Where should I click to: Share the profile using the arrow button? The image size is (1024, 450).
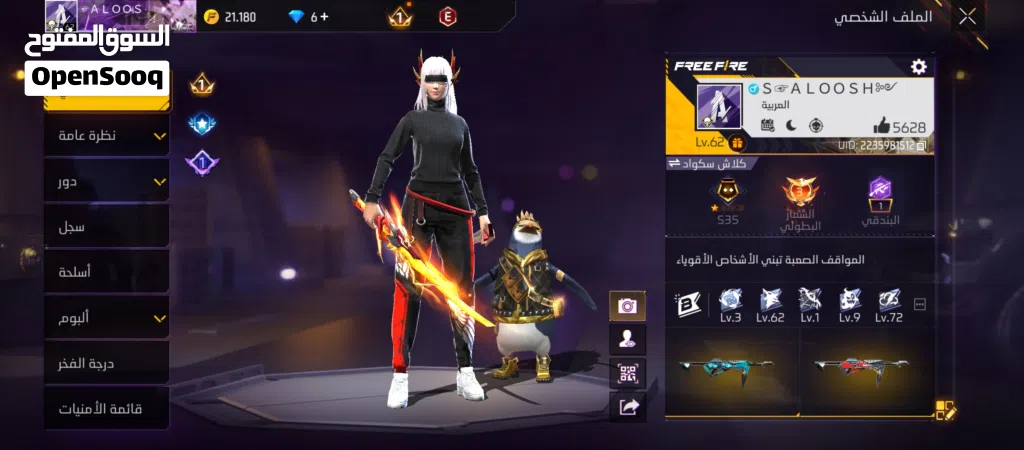tap(627, 406)
